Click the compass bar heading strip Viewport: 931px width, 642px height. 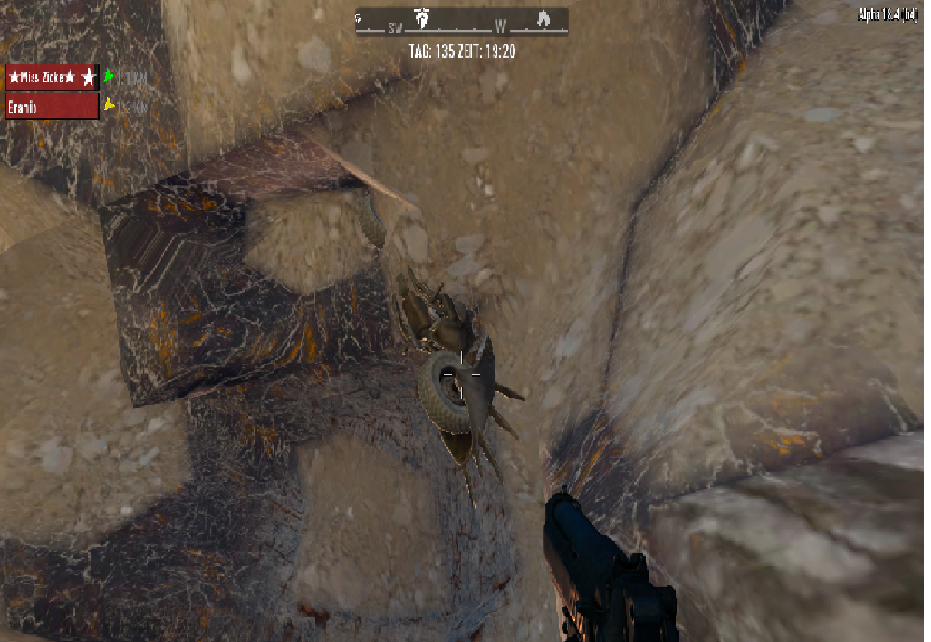(462, 22)
